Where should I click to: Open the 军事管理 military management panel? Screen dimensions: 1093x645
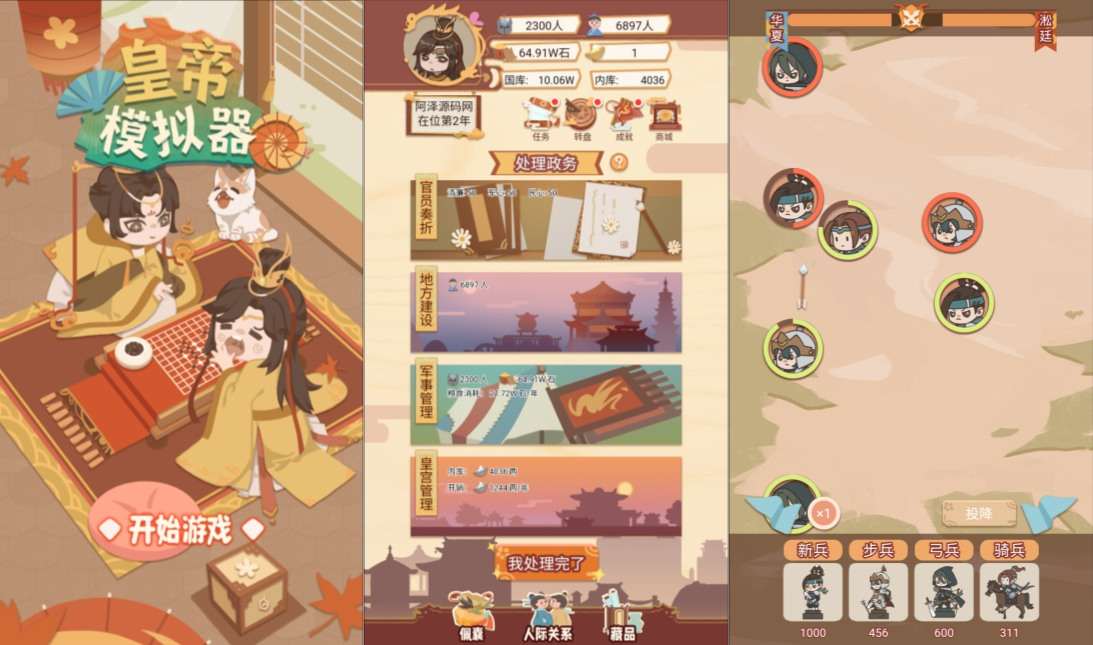tap(546, 404)
